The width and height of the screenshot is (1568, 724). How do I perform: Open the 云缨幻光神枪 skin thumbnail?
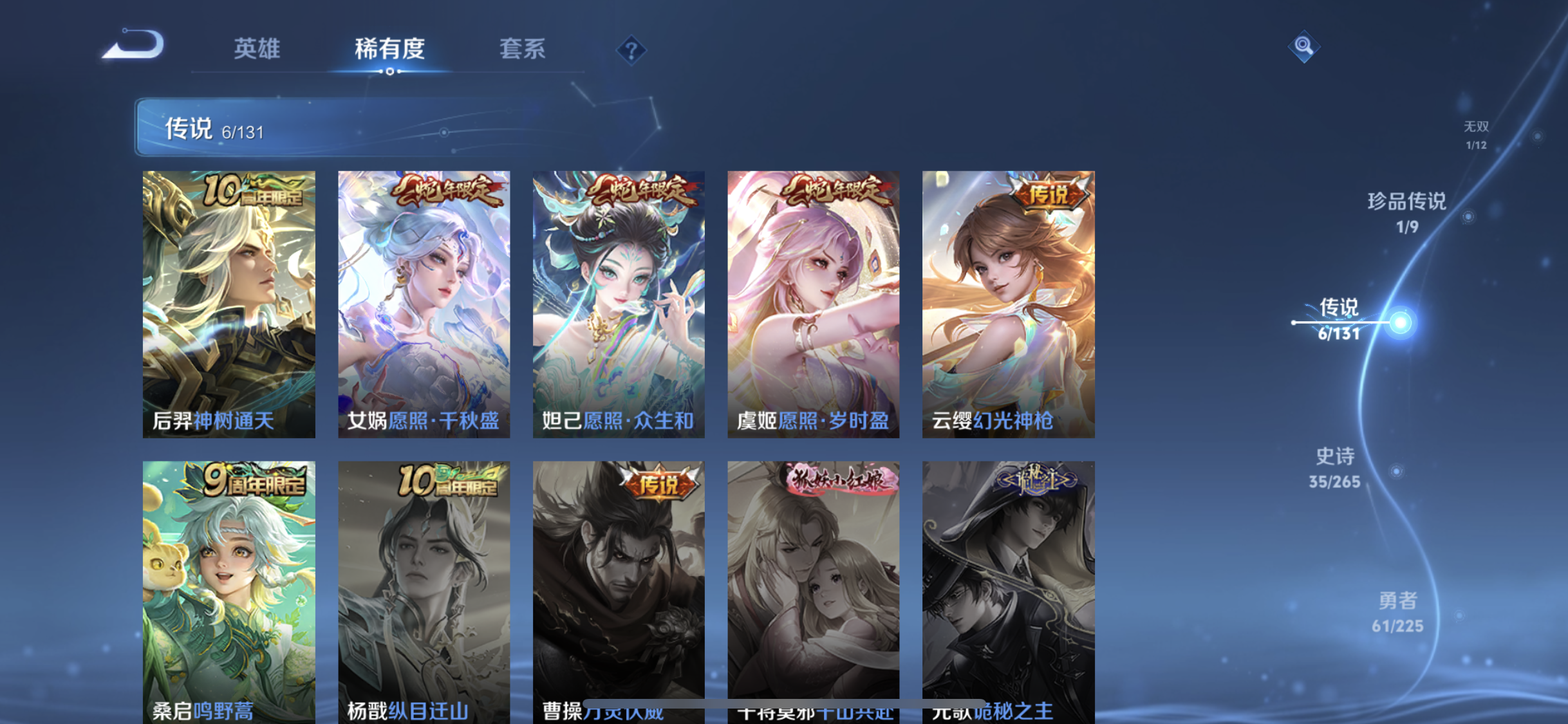(x=1007, y=302)
